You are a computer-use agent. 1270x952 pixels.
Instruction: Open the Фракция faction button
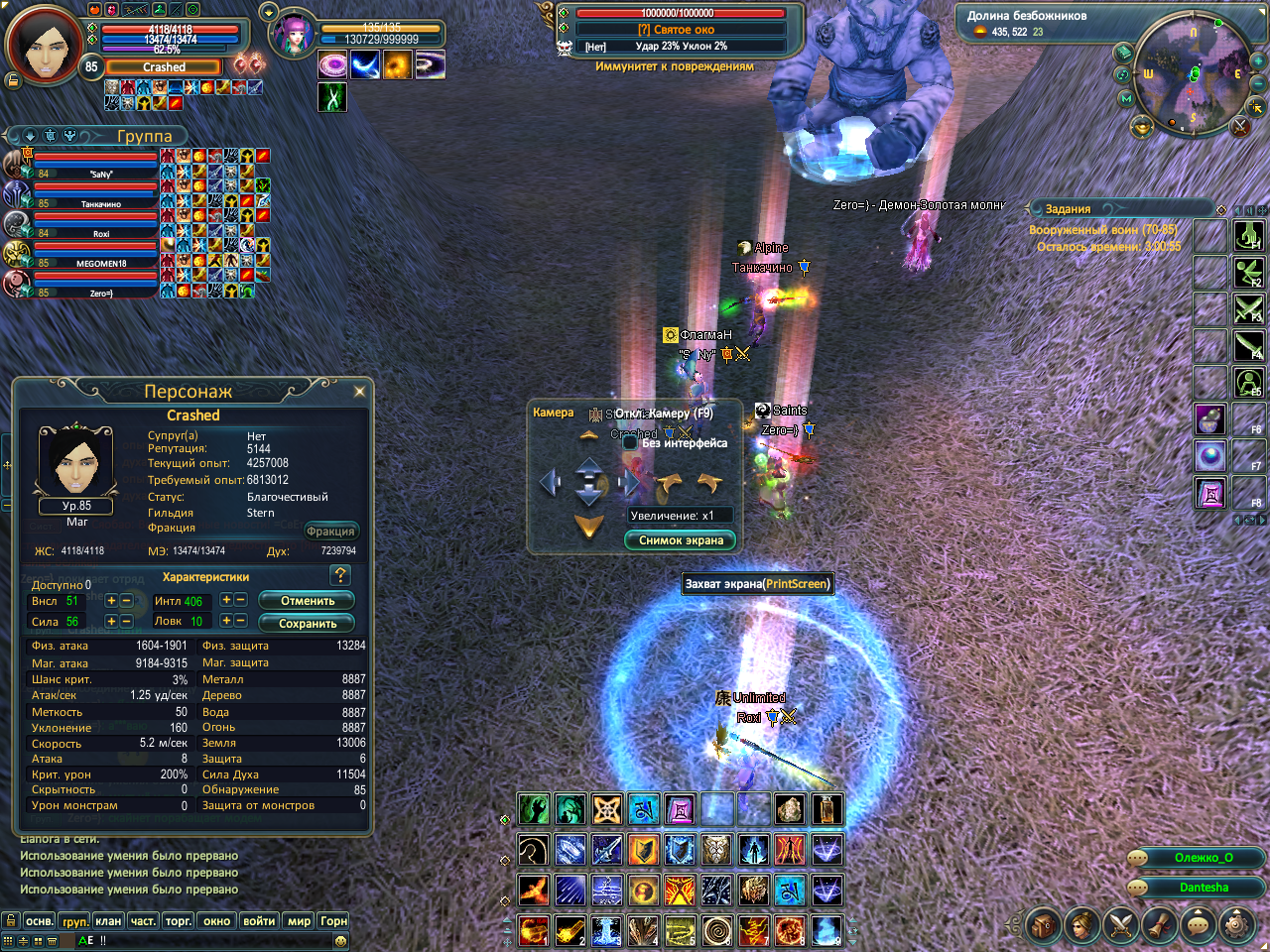point(330,532)
